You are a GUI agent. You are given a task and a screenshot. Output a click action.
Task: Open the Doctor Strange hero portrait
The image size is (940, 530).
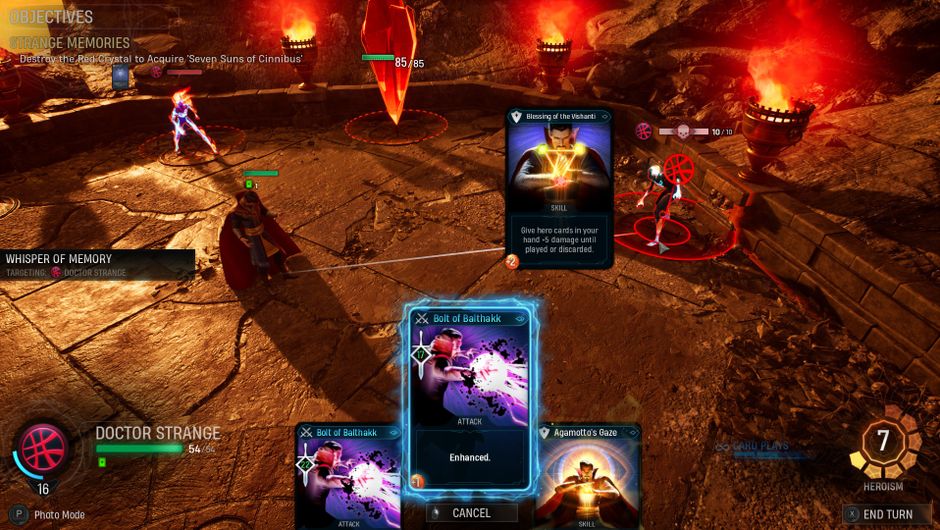coord(42,449)
